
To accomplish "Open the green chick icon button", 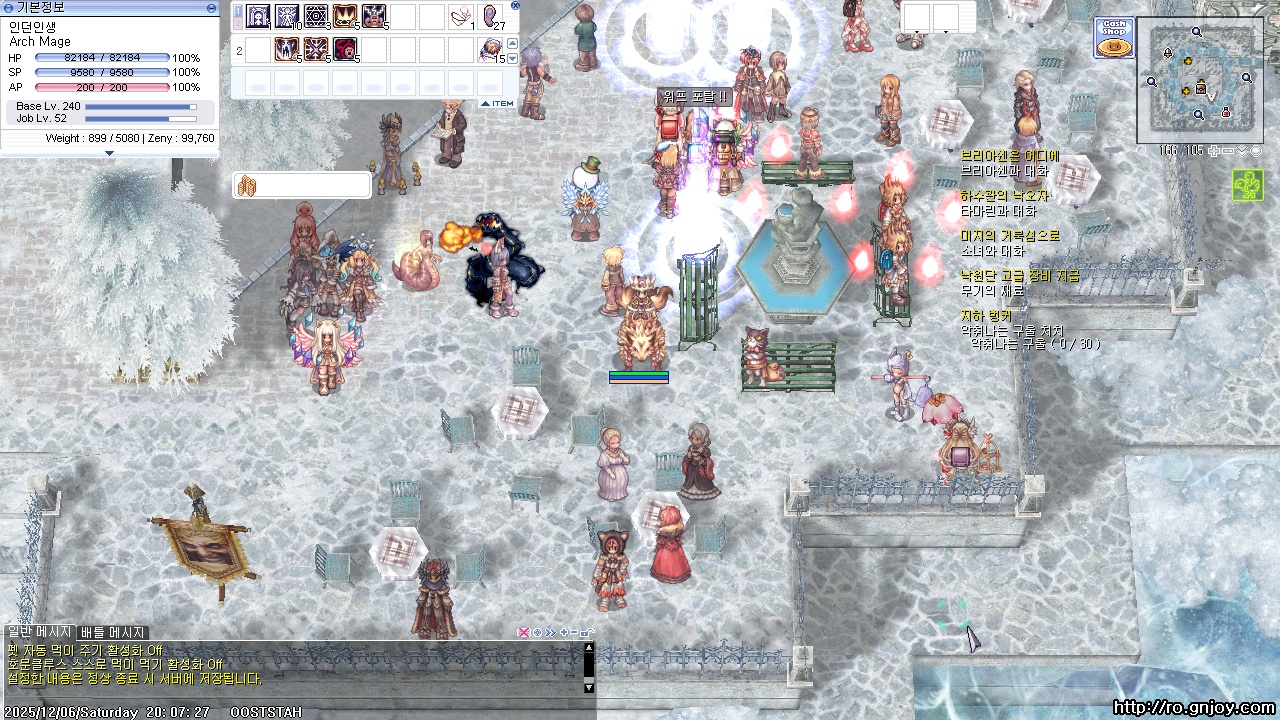I will click(x=1247, y=185).
